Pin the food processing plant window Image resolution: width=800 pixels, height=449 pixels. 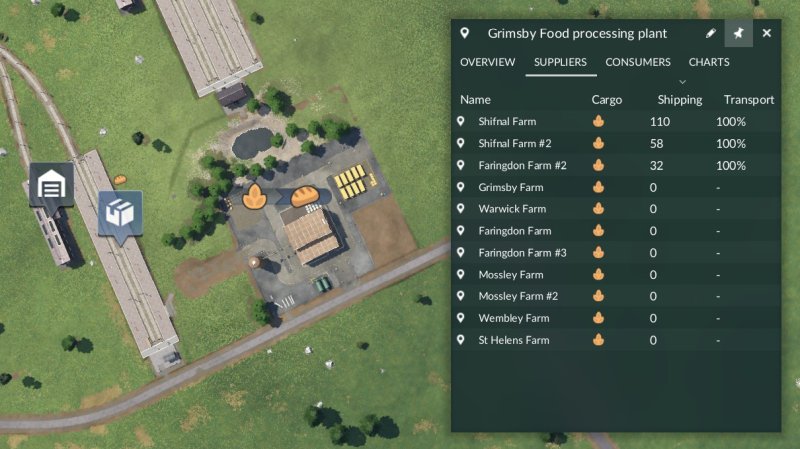click(x=738, y=33)
